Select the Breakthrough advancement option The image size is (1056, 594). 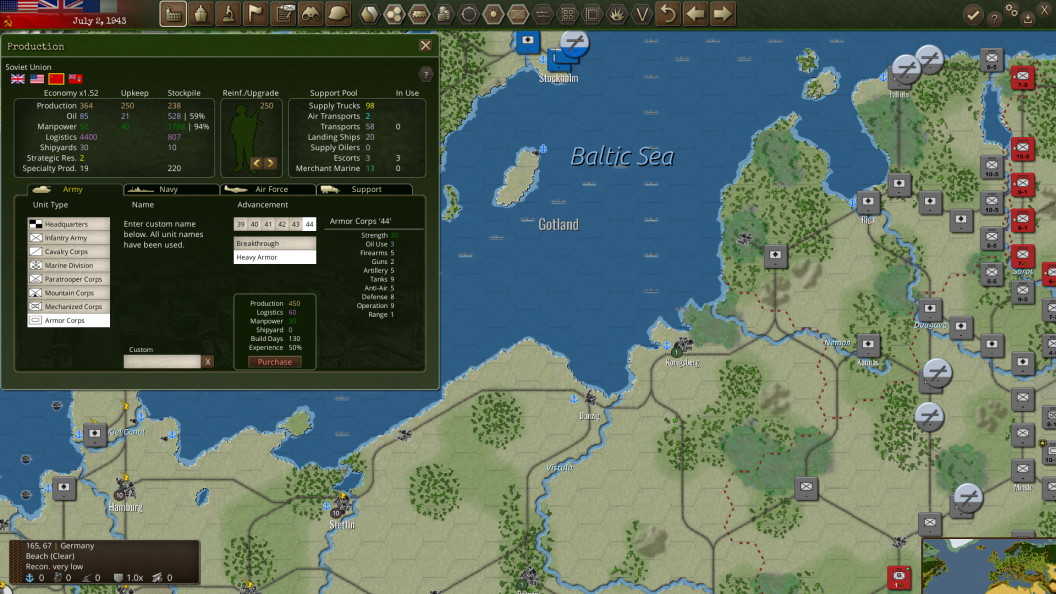coord(274,243)
